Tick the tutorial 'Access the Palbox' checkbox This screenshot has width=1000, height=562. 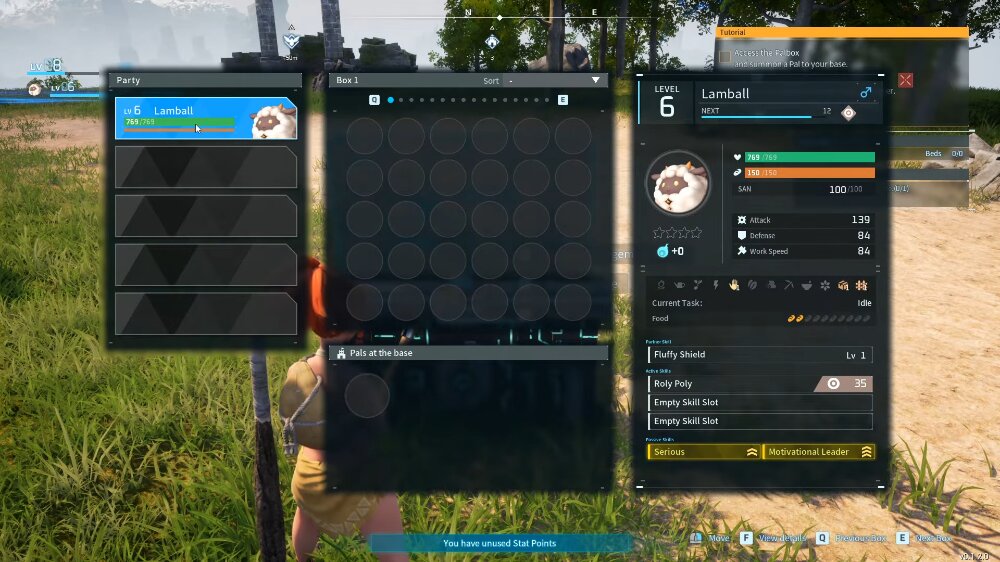point(724,57)
